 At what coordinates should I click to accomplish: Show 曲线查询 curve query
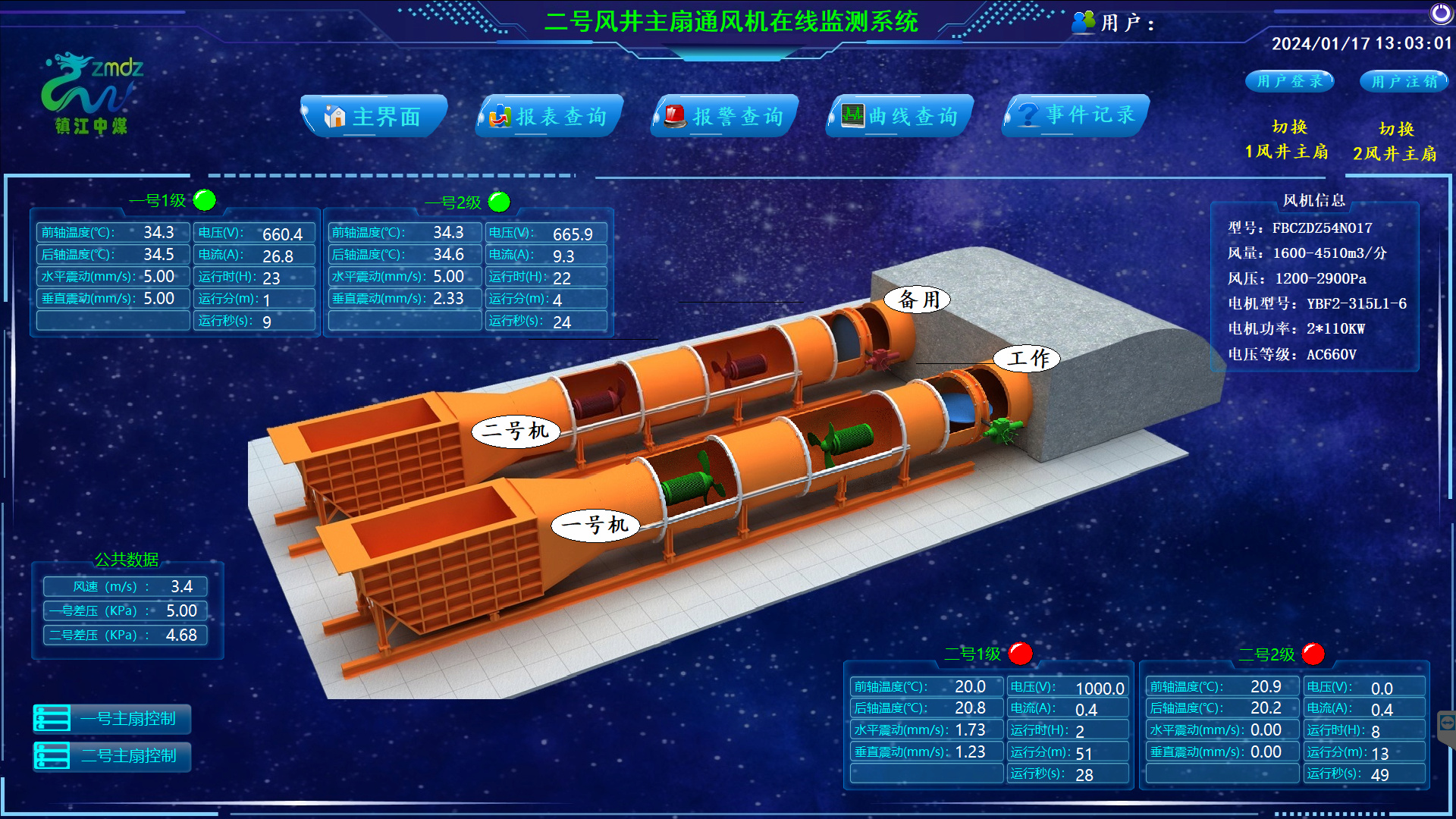pyautogui.click(x=900, y=117)
